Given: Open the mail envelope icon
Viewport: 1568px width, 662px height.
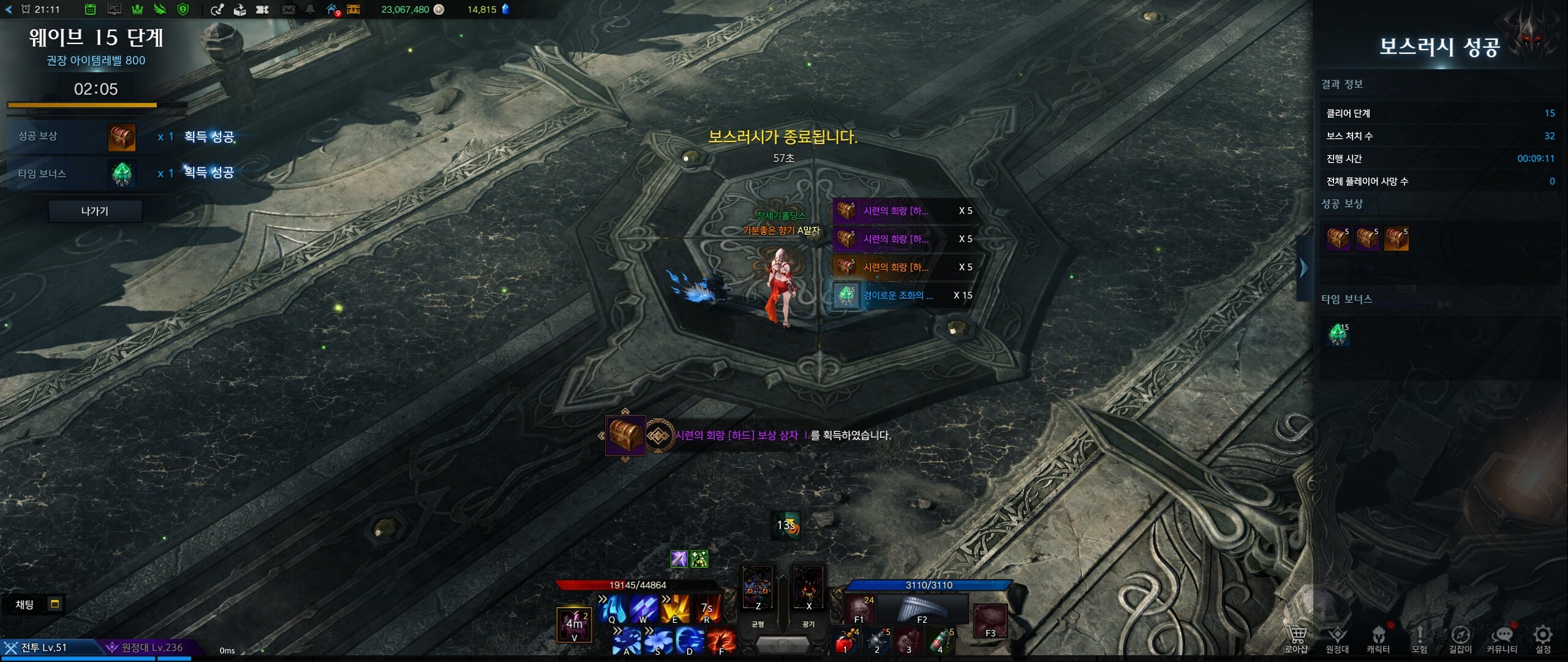Looking at the screenshot, I should pos(288,9).
